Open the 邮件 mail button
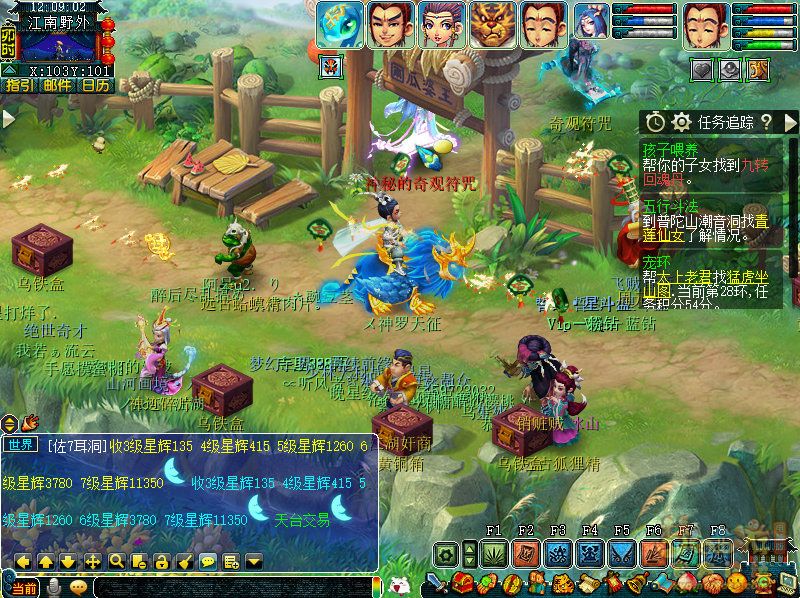Image resolution: width=800 pixels, height=598 pixels. pyautogui.click(x=56, y=85)
